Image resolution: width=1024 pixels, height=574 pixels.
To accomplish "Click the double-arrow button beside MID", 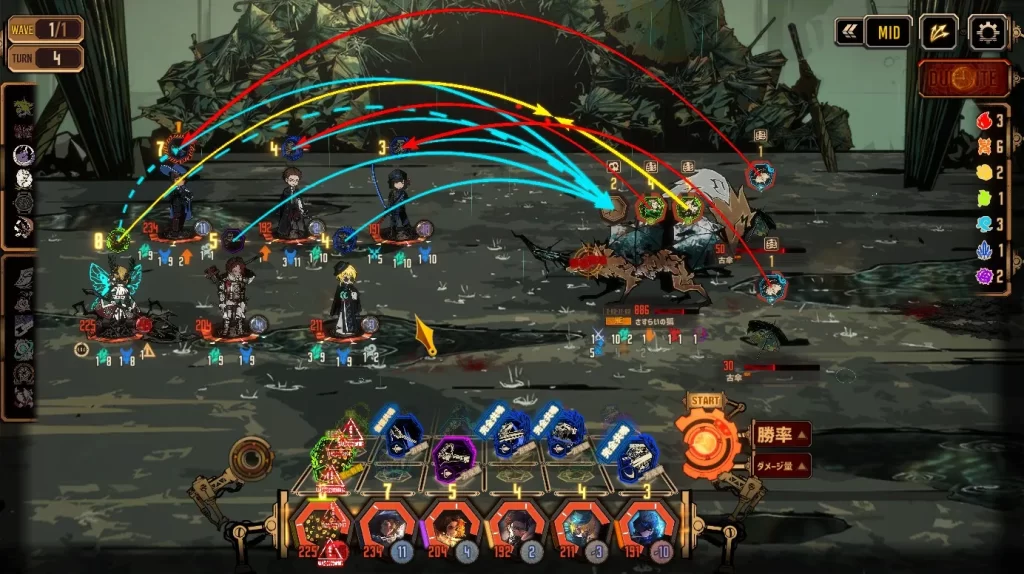I will pyautogui.click(x=849, y=32).
